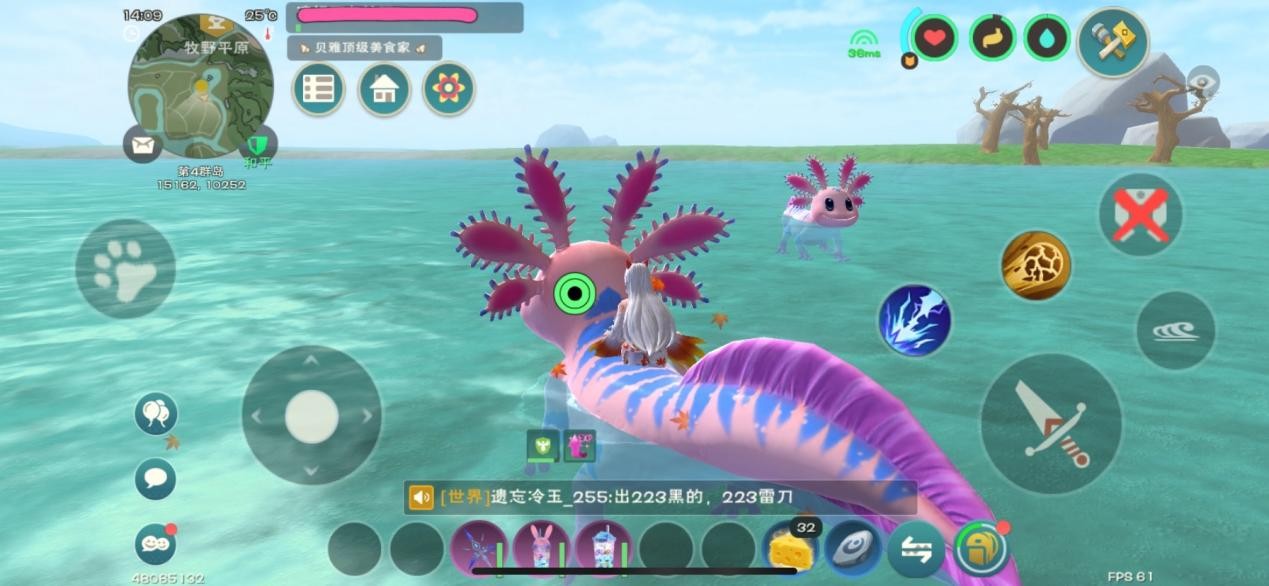Open the minimap of 牧野平原
Screen dimensions: 1269x586
200,87
